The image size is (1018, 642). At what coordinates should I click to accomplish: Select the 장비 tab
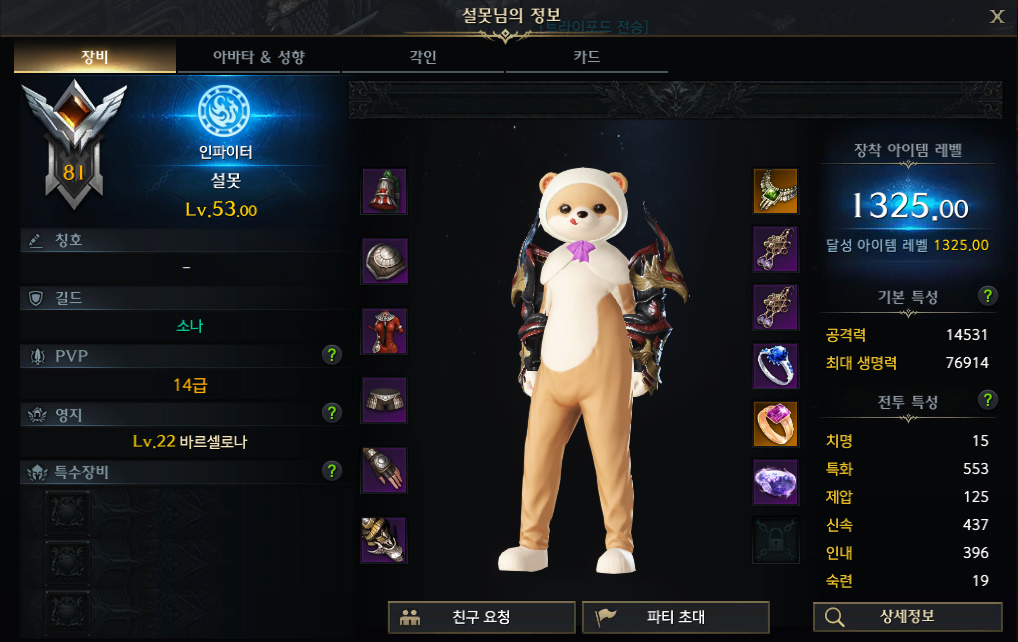95,57
